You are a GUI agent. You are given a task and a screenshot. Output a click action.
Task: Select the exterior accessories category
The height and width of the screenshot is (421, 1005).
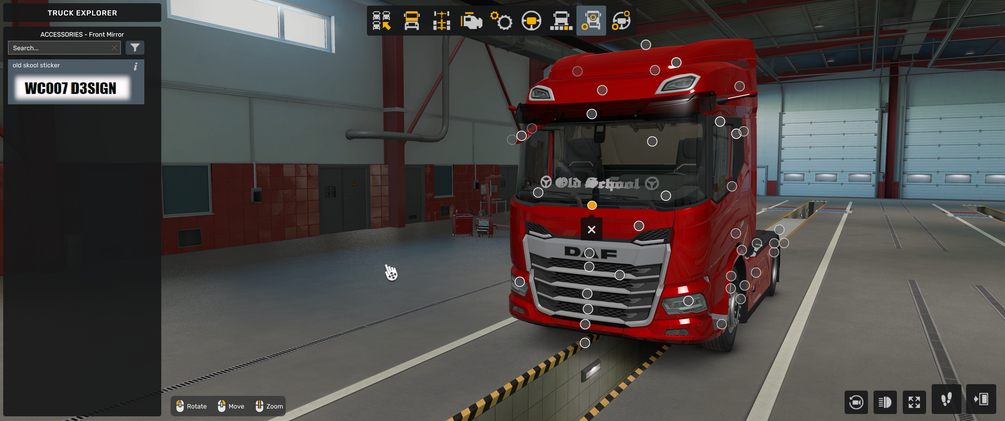point(592,21)
